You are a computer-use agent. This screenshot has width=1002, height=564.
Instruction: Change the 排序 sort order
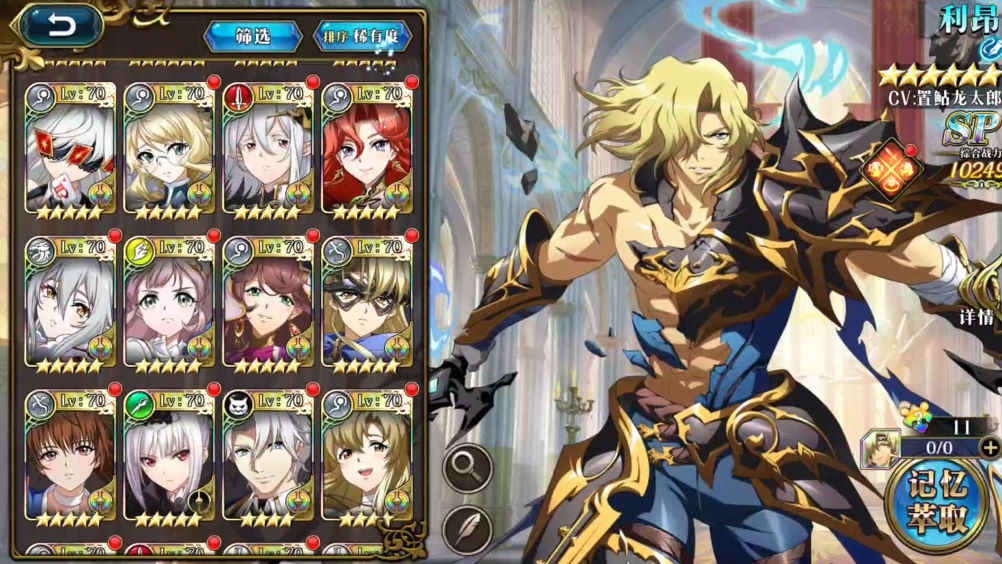coord(364,36)
